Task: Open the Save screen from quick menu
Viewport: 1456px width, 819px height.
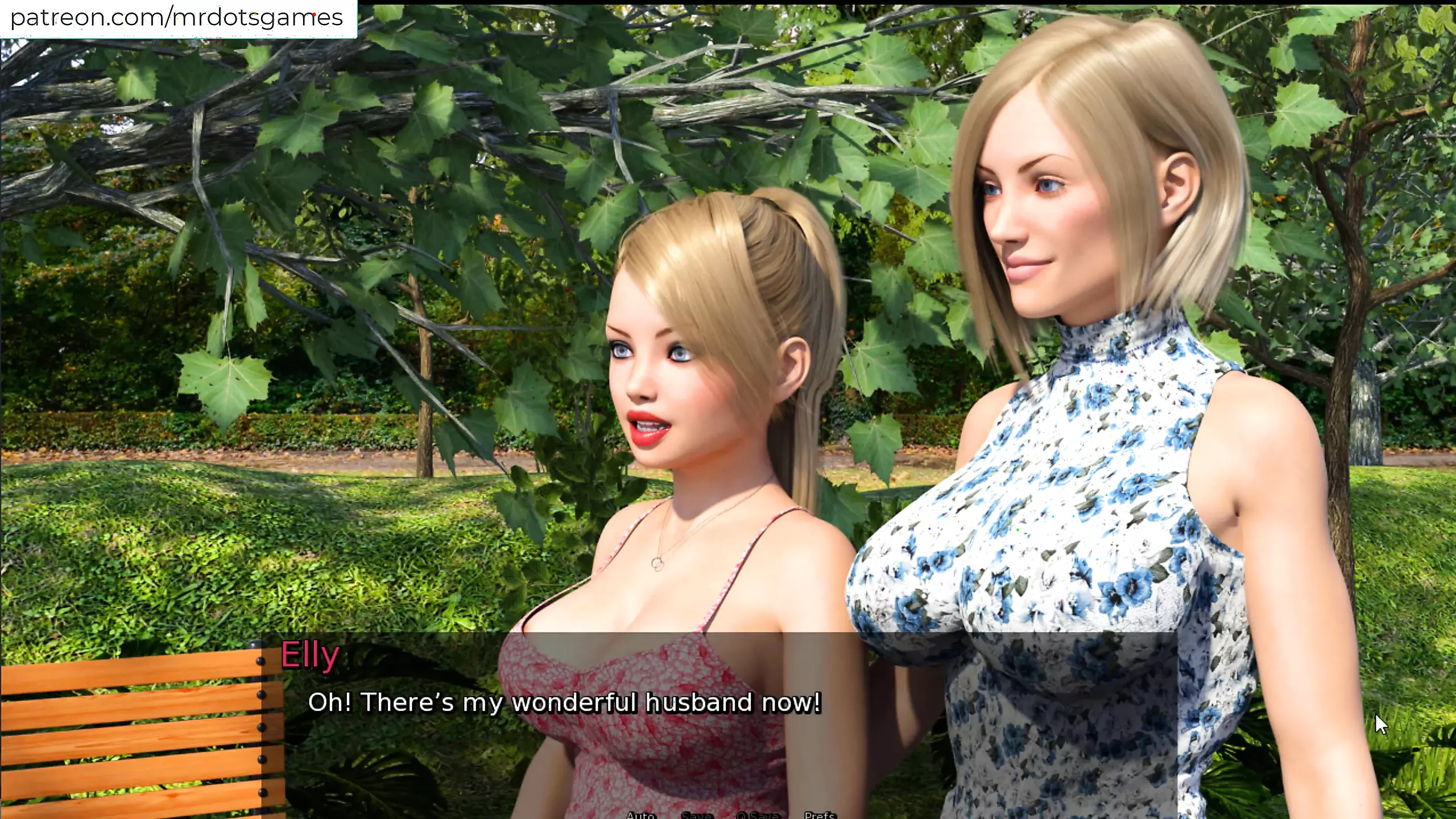Action: click(696, 814)
